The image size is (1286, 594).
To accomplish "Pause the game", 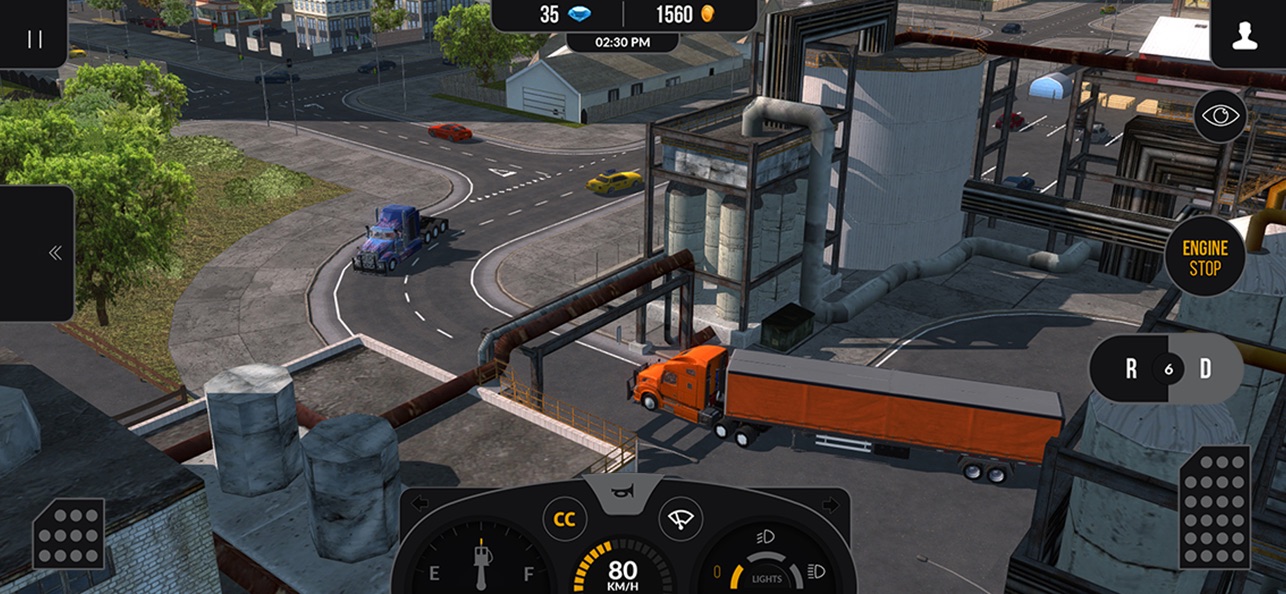I will pos(35,38).
